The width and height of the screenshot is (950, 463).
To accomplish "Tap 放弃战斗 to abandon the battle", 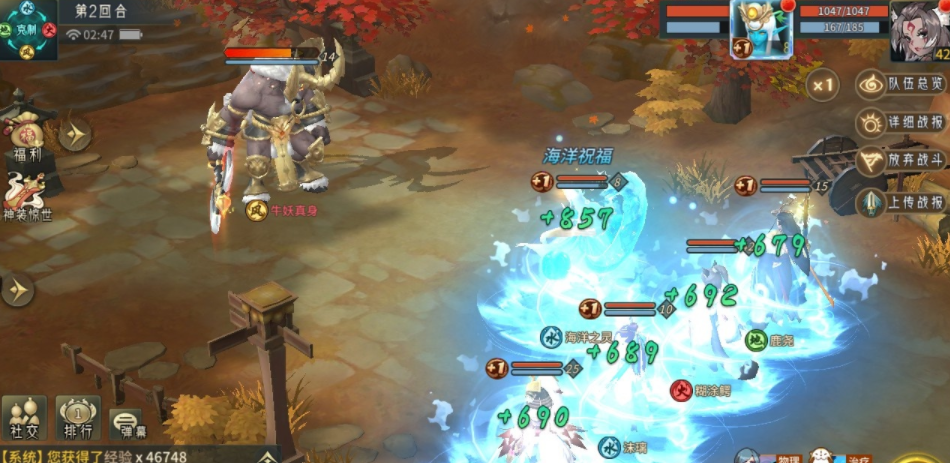I will pos(902,162).
